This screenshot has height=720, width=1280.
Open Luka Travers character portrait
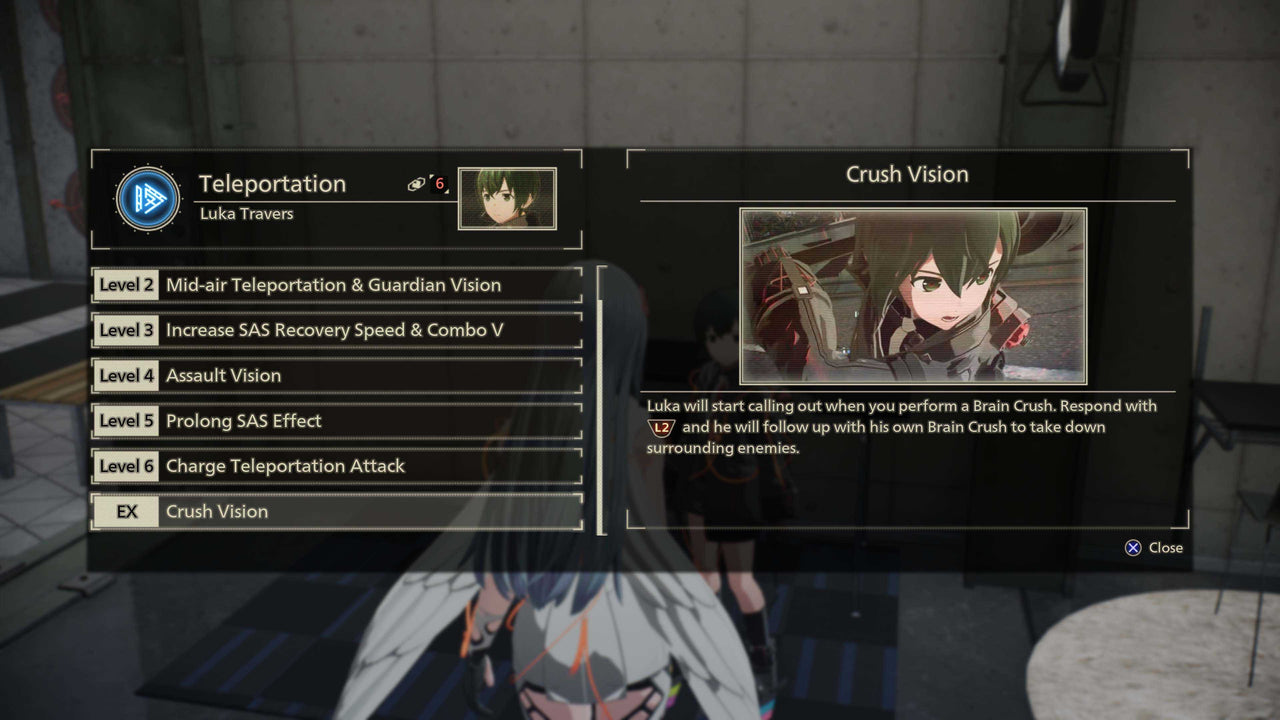pyautogui.click(x=507, y=200)
